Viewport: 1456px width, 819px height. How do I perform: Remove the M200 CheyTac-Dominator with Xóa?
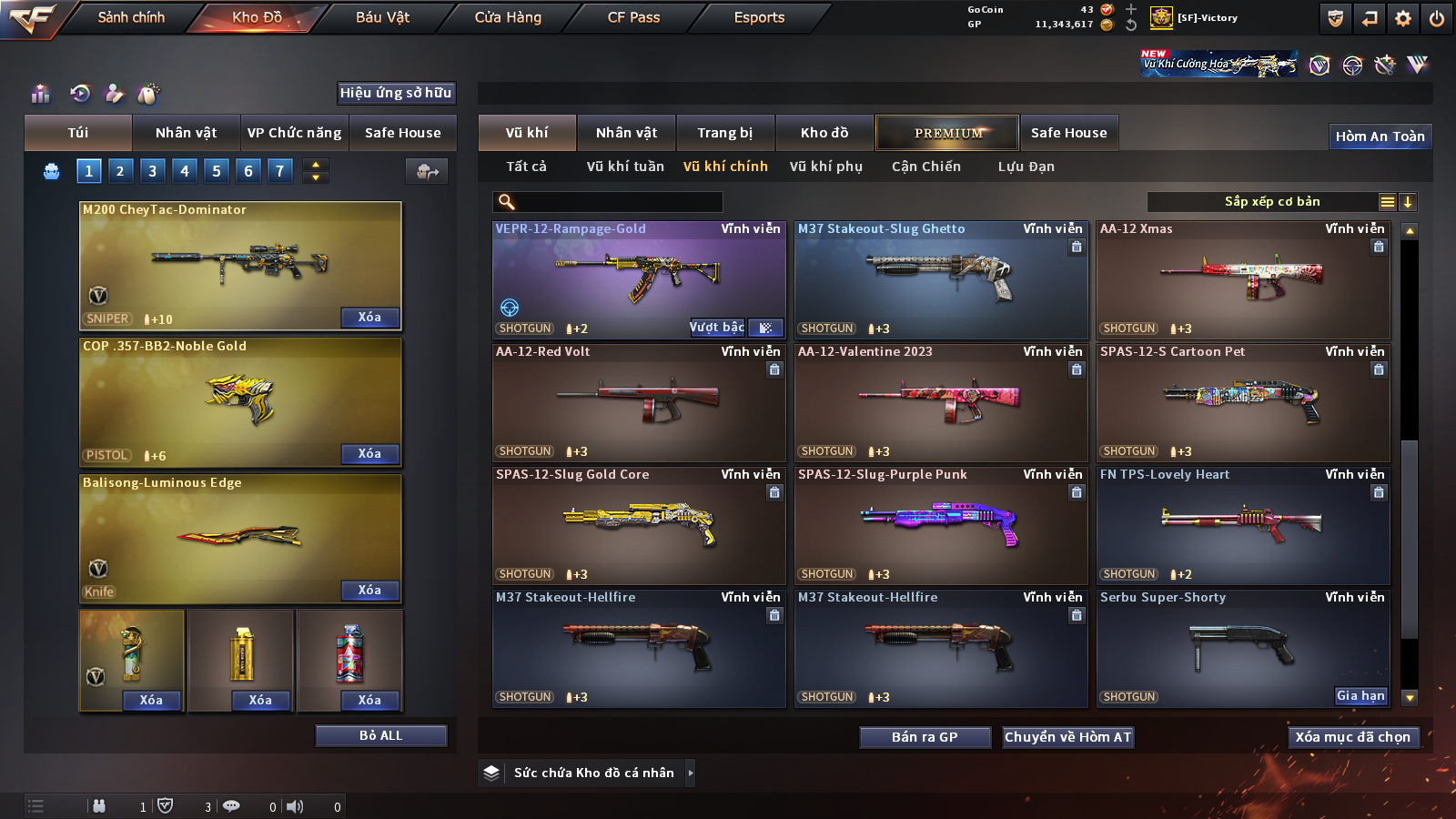tap(369, 318)
